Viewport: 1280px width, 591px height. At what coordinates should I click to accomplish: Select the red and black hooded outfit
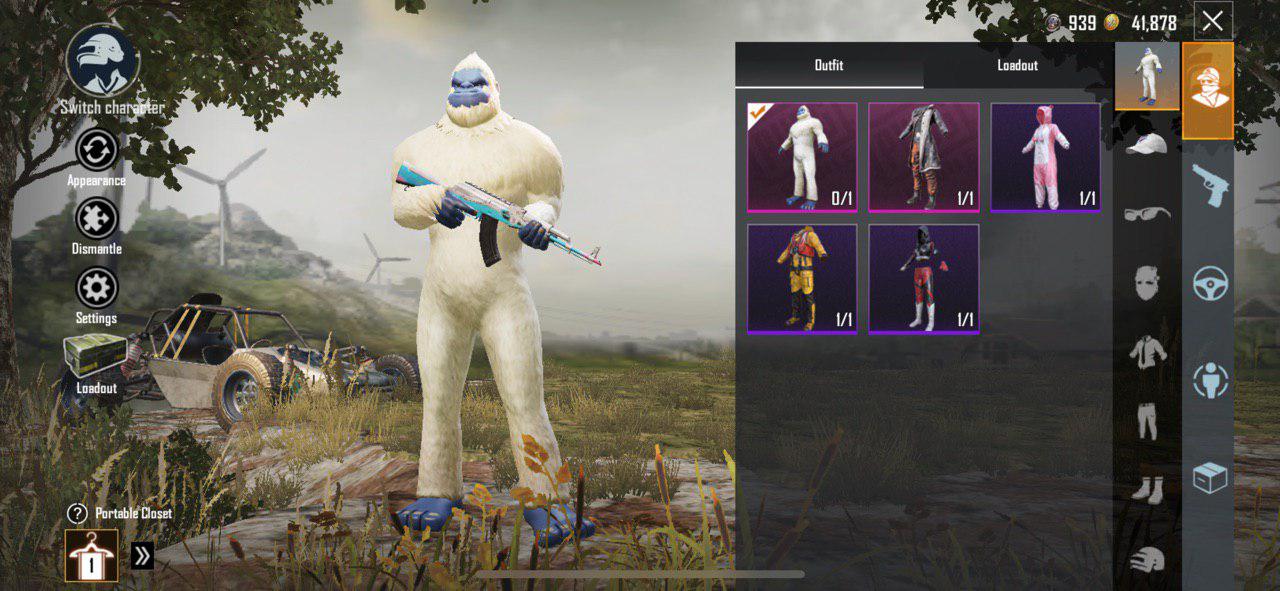tap(923, 278)
